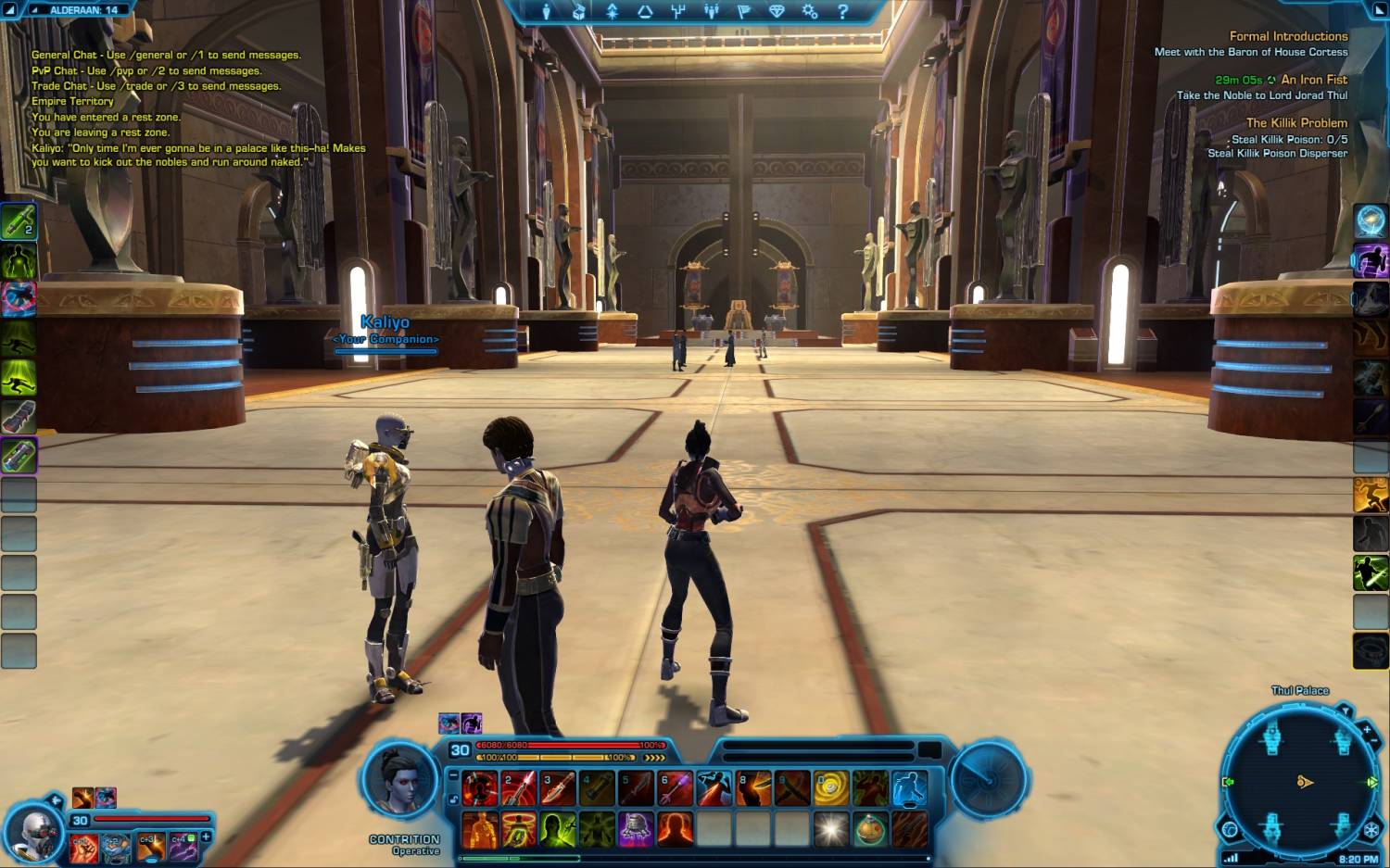This screenshot has height=868, width=1390.
Task: Open the diamond-shaped market icon
Action: click(777, 11)
